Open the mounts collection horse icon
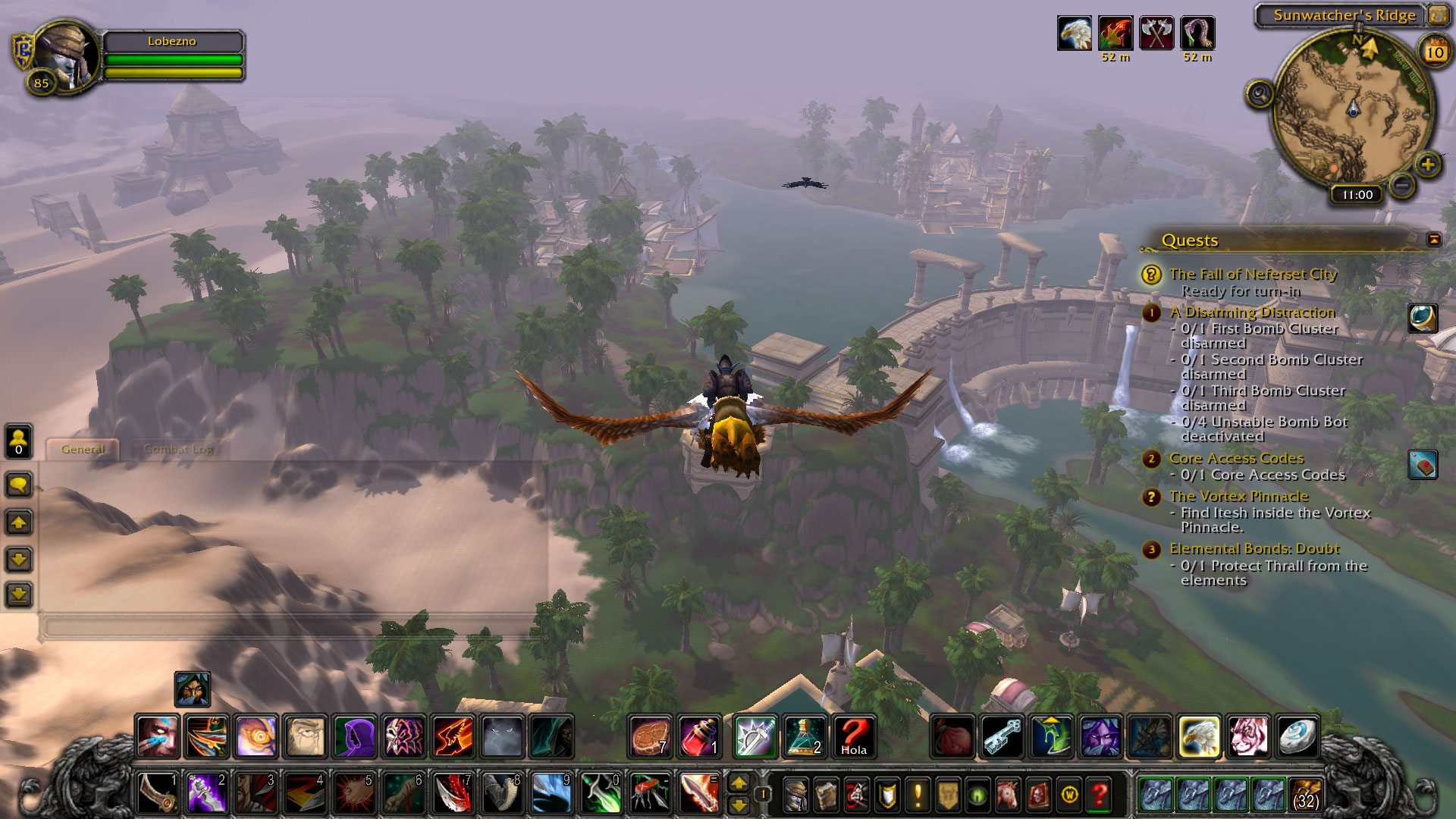The image size is (1456, 819). point(1008,795)
